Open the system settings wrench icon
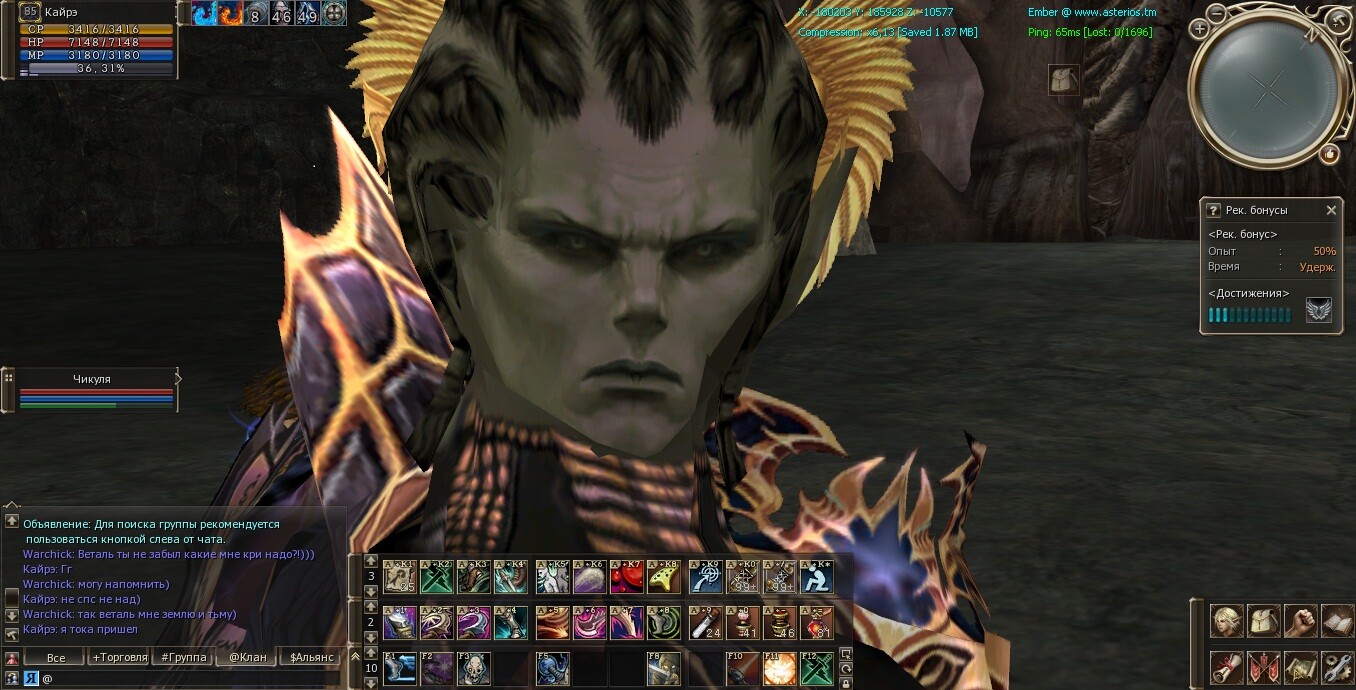This screenshot has width=1356, height=690. pos(1337,666)
